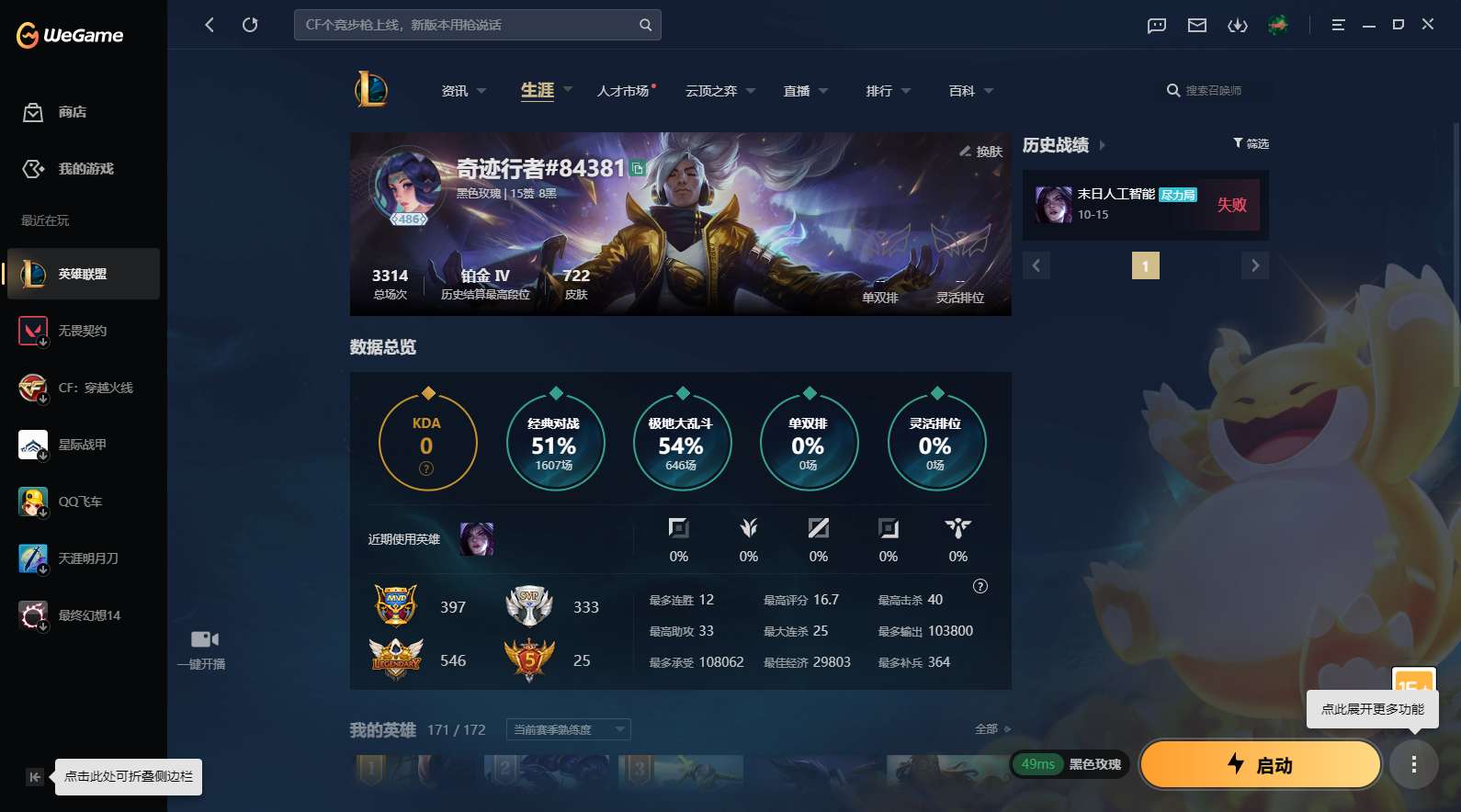
Task: Expand the 生涯 dropdown menu
Action: (567, 90)
